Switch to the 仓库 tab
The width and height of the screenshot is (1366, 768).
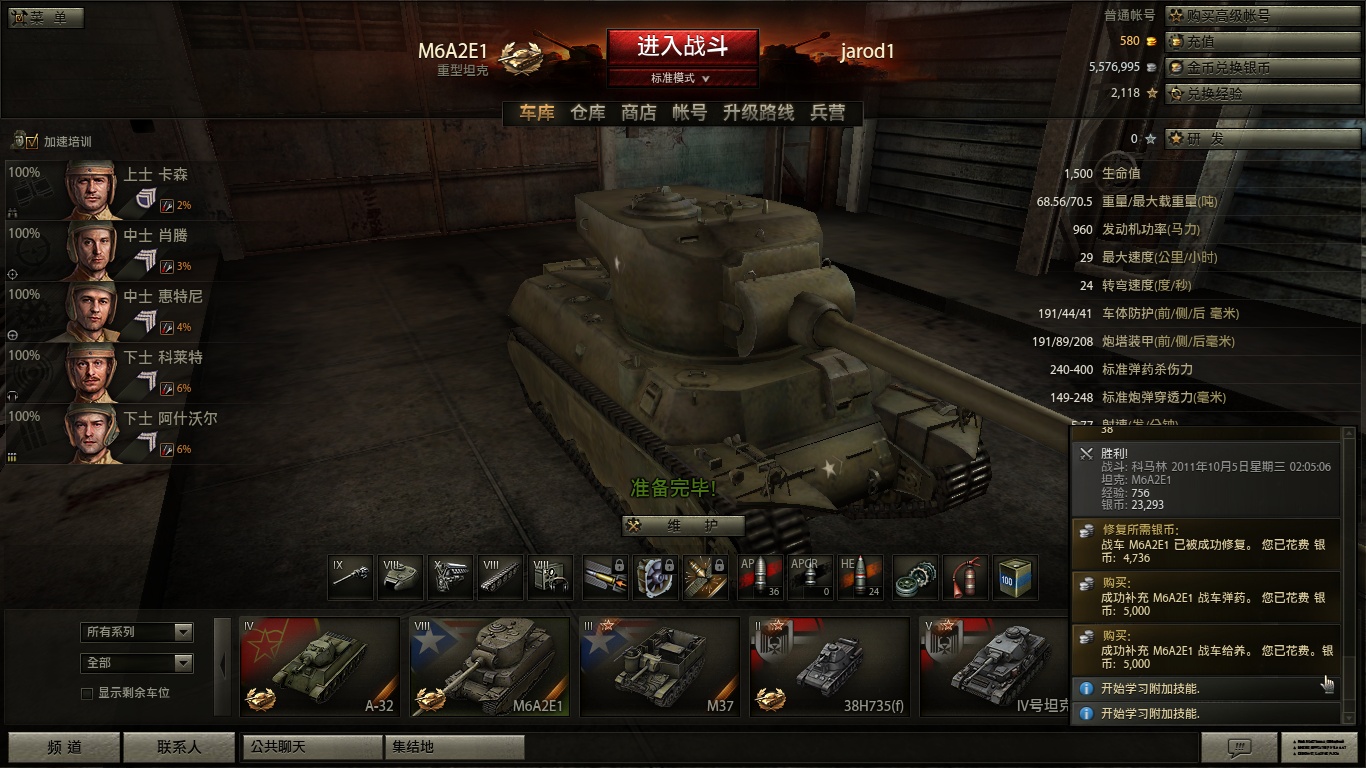pyautogui.click(x=588, y=113)
